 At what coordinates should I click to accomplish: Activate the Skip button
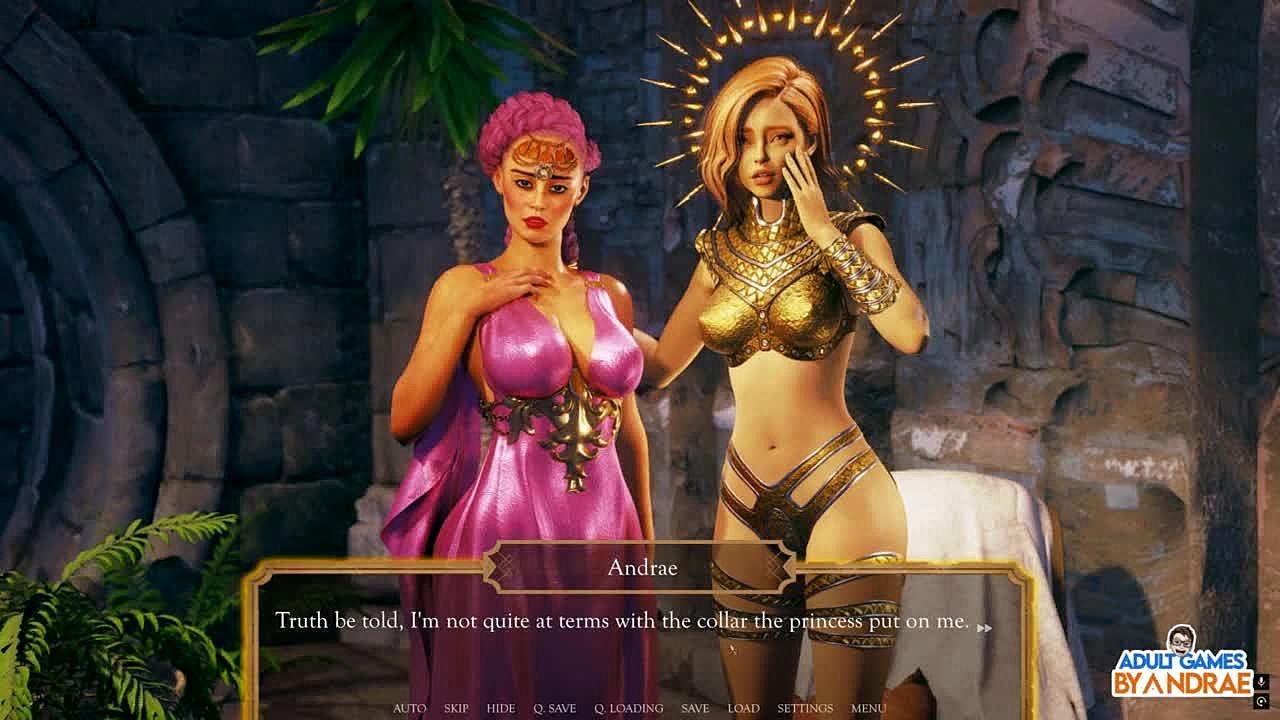456,708
